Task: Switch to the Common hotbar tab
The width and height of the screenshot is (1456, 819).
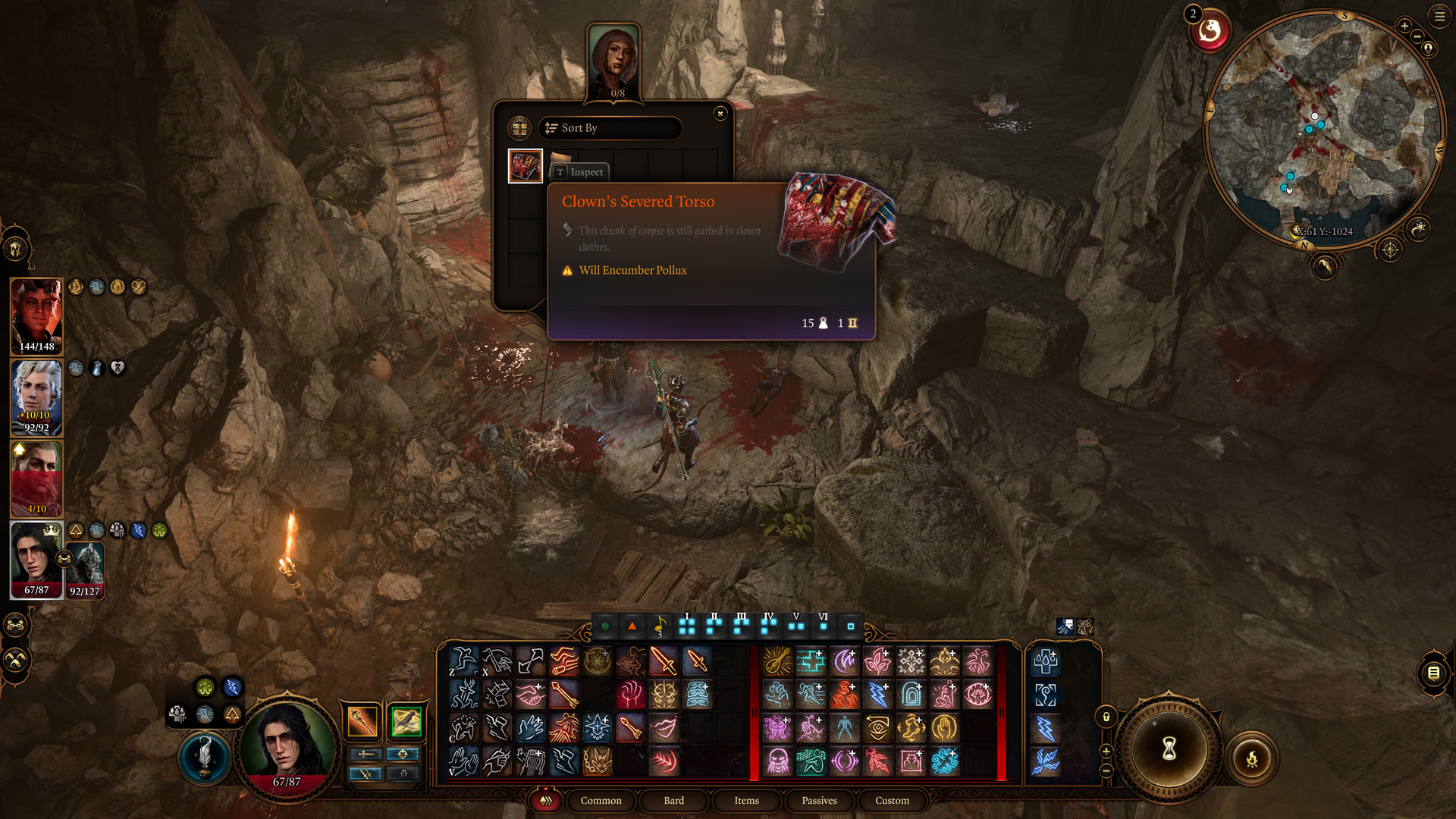Action: pyautogui.click(x=601, y=801)
